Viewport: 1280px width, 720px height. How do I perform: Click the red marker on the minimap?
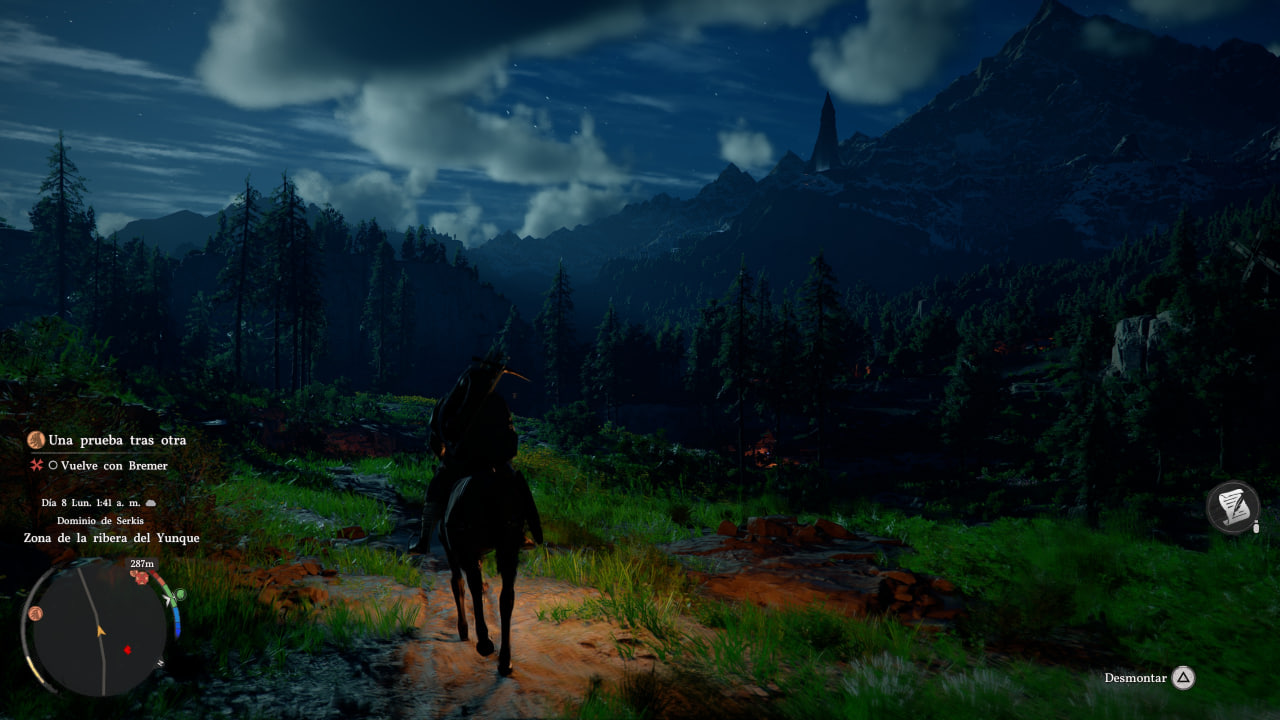coord(127,650)
